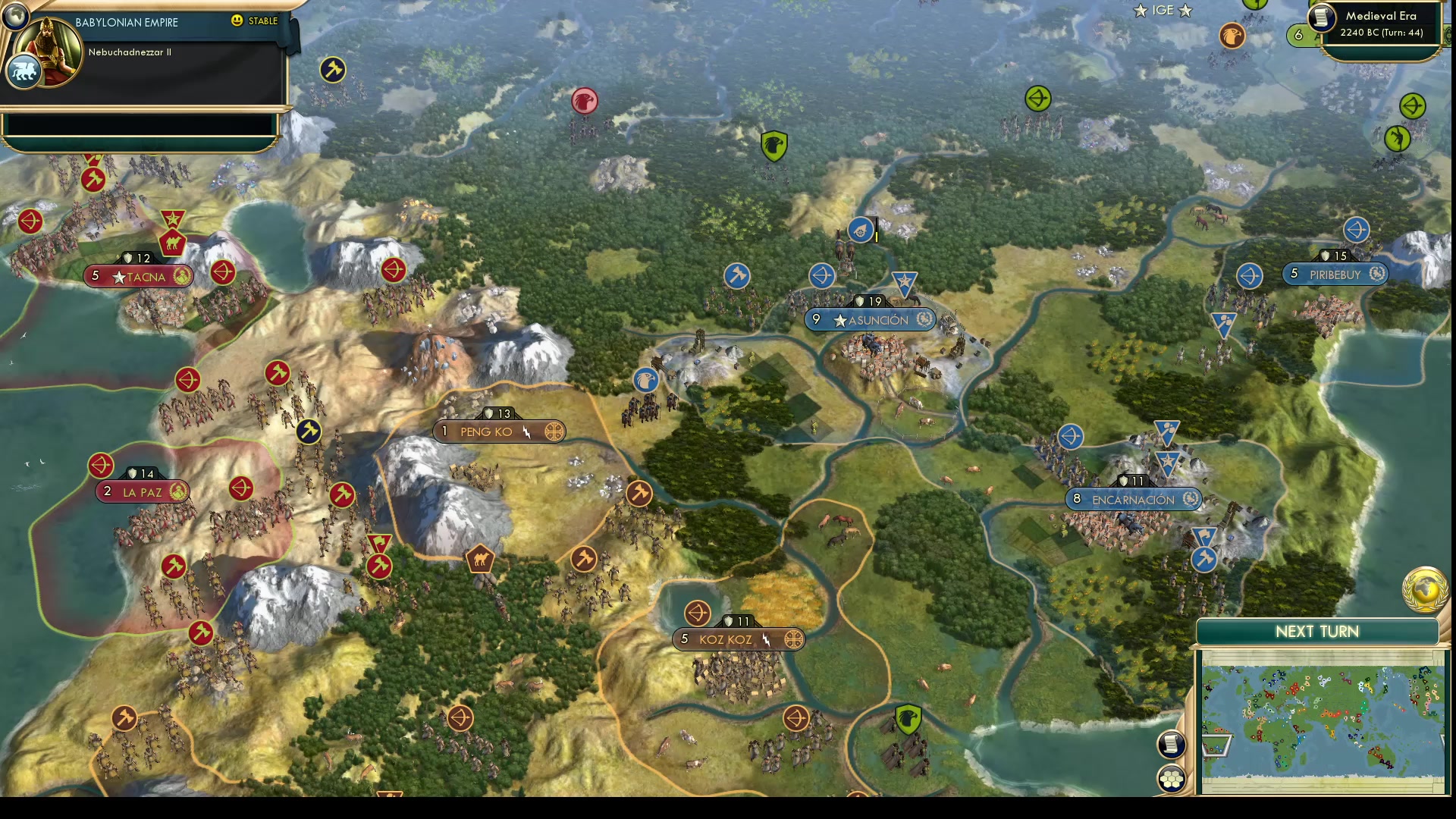
Task: Click the STABLE happiness smiley indicator
Action: pyautogui.click(x=237, y=21)
